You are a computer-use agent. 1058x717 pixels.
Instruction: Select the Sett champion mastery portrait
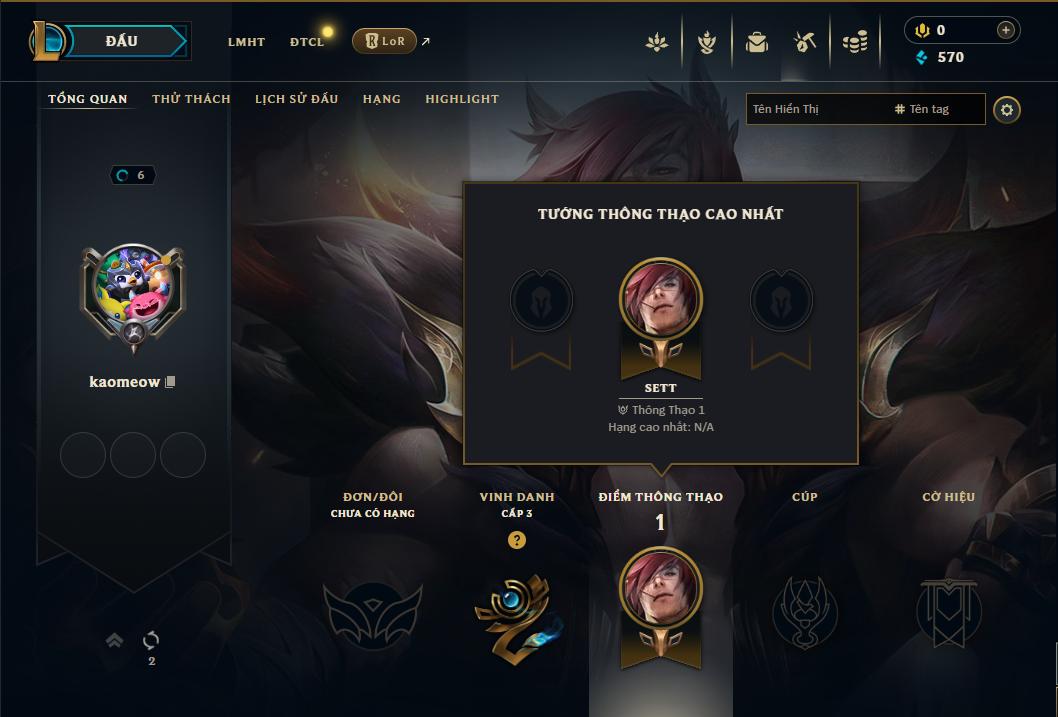coord(661,300)
